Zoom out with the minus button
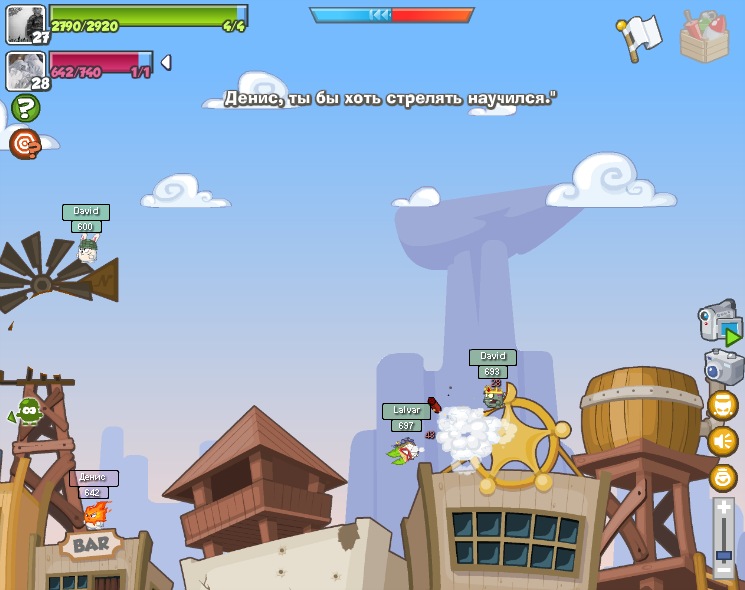745x590 pixels. pos(723,570)
